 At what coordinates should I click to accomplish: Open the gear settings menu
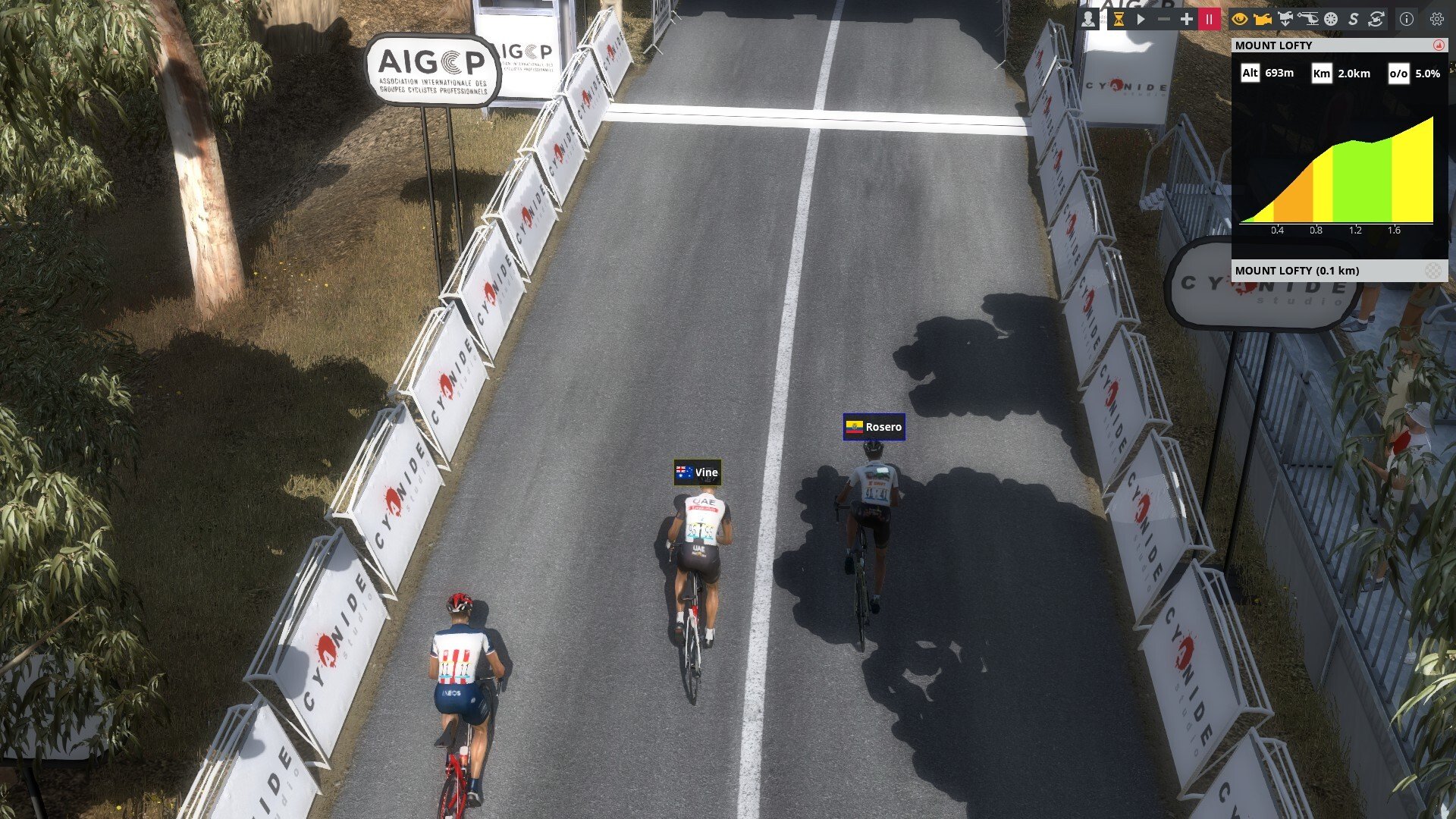tap(1436, 19)
